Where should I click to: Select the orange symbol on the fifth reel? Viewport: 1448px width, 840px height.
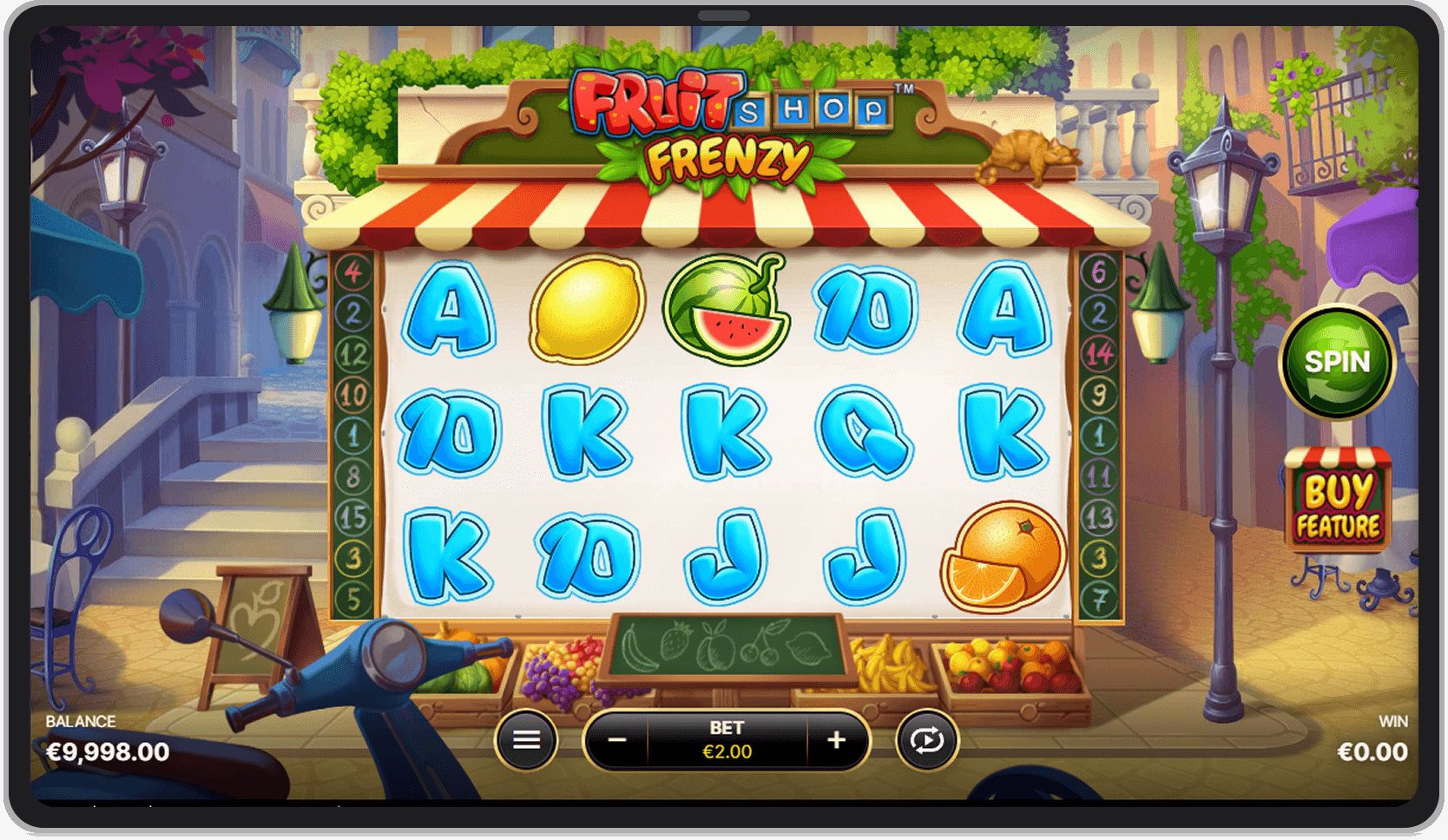(x=1003, y=555)
